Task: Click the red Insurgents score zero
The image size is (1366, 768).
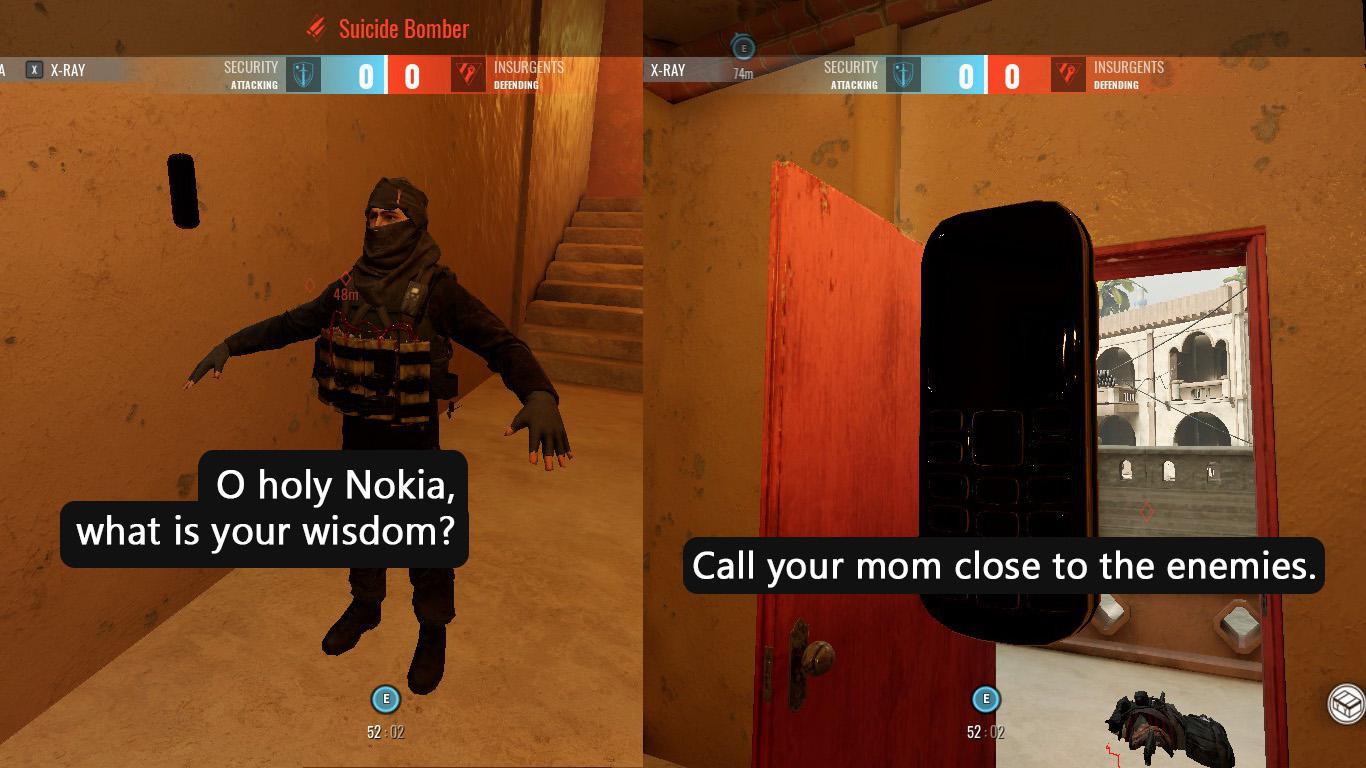Action: [x=412, y=71]
